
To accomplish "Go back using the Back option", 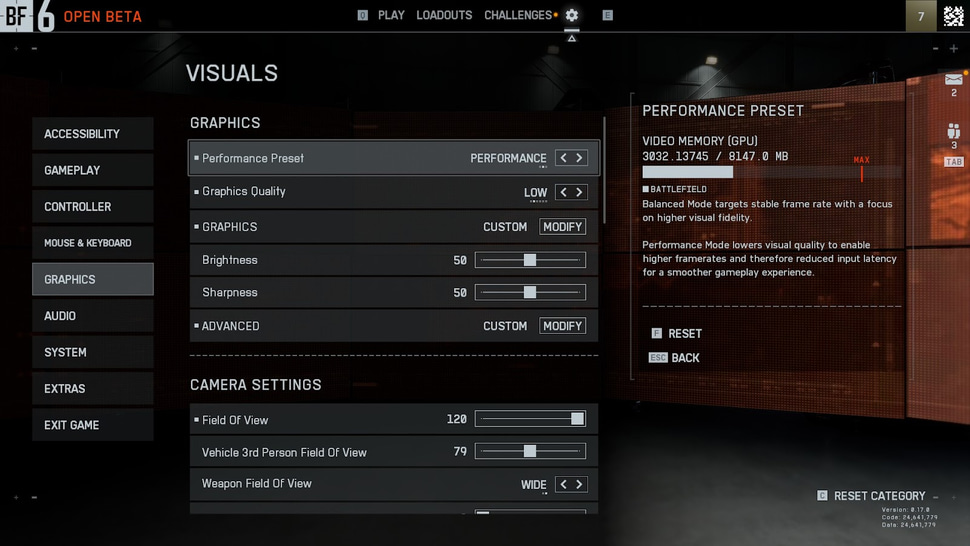I will point(685,358).
